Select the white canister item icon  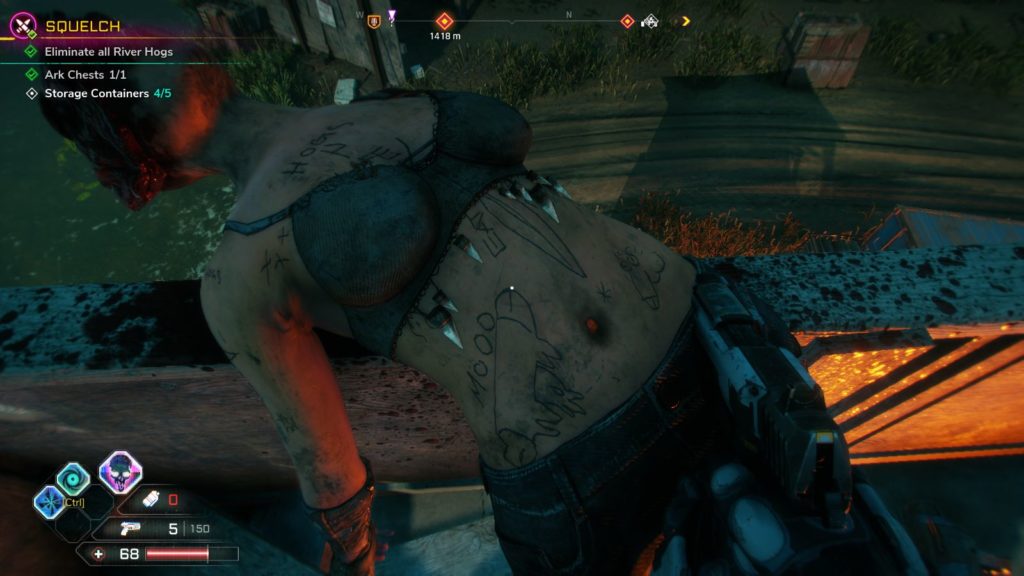[x=151, y=499]
